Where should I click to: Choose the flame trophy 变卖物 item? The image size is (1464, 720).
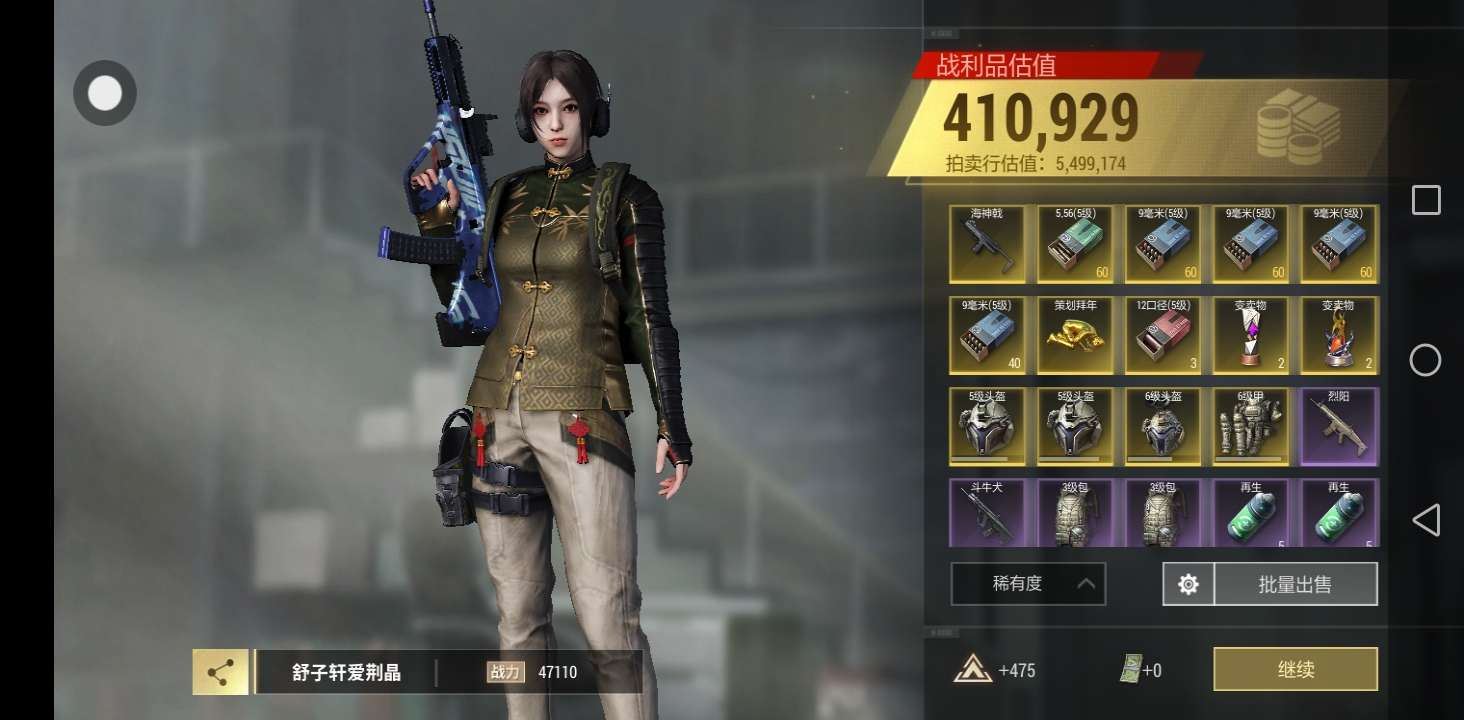[1339, 335]
